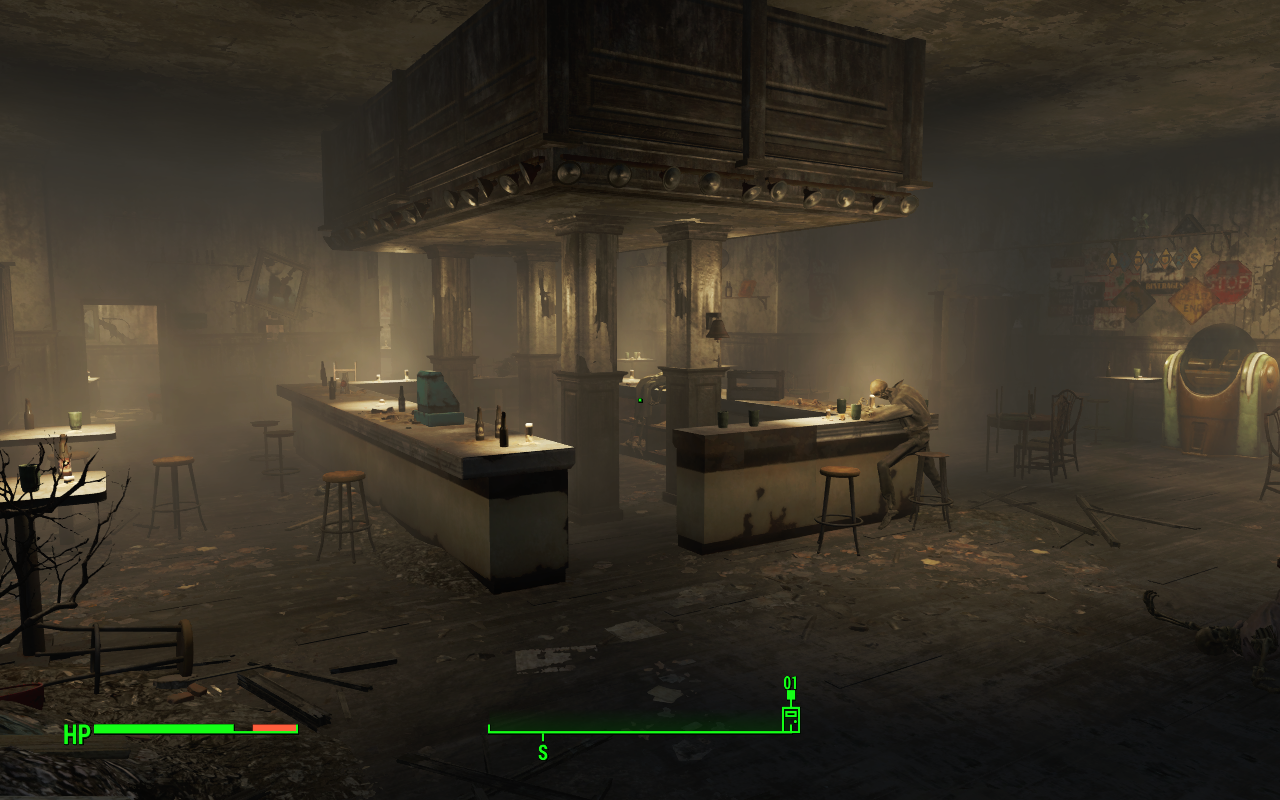Click the door marker icon on the compass
1280x800 pixels.
pos(790,718)
